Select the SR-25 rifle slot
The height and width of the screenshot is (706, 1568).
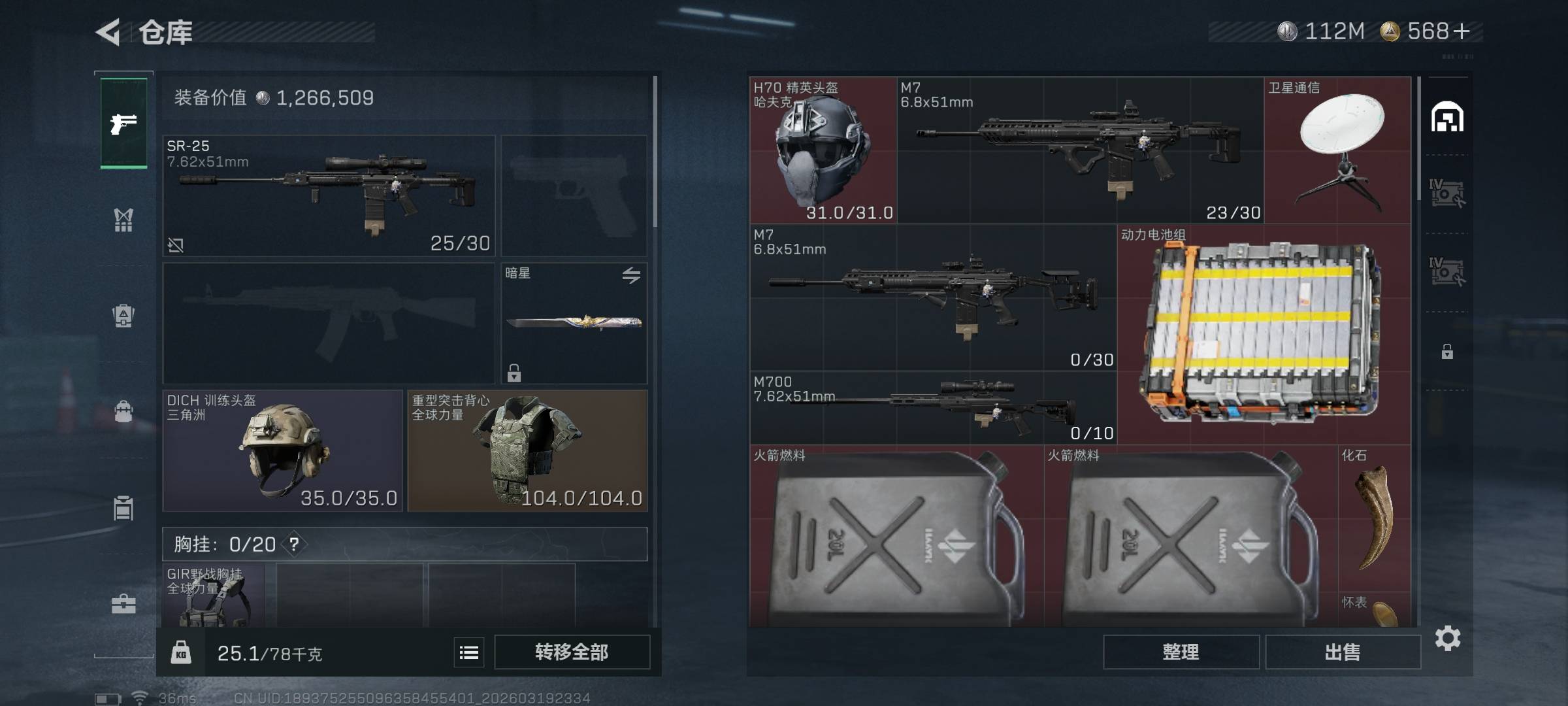[329, 195]
